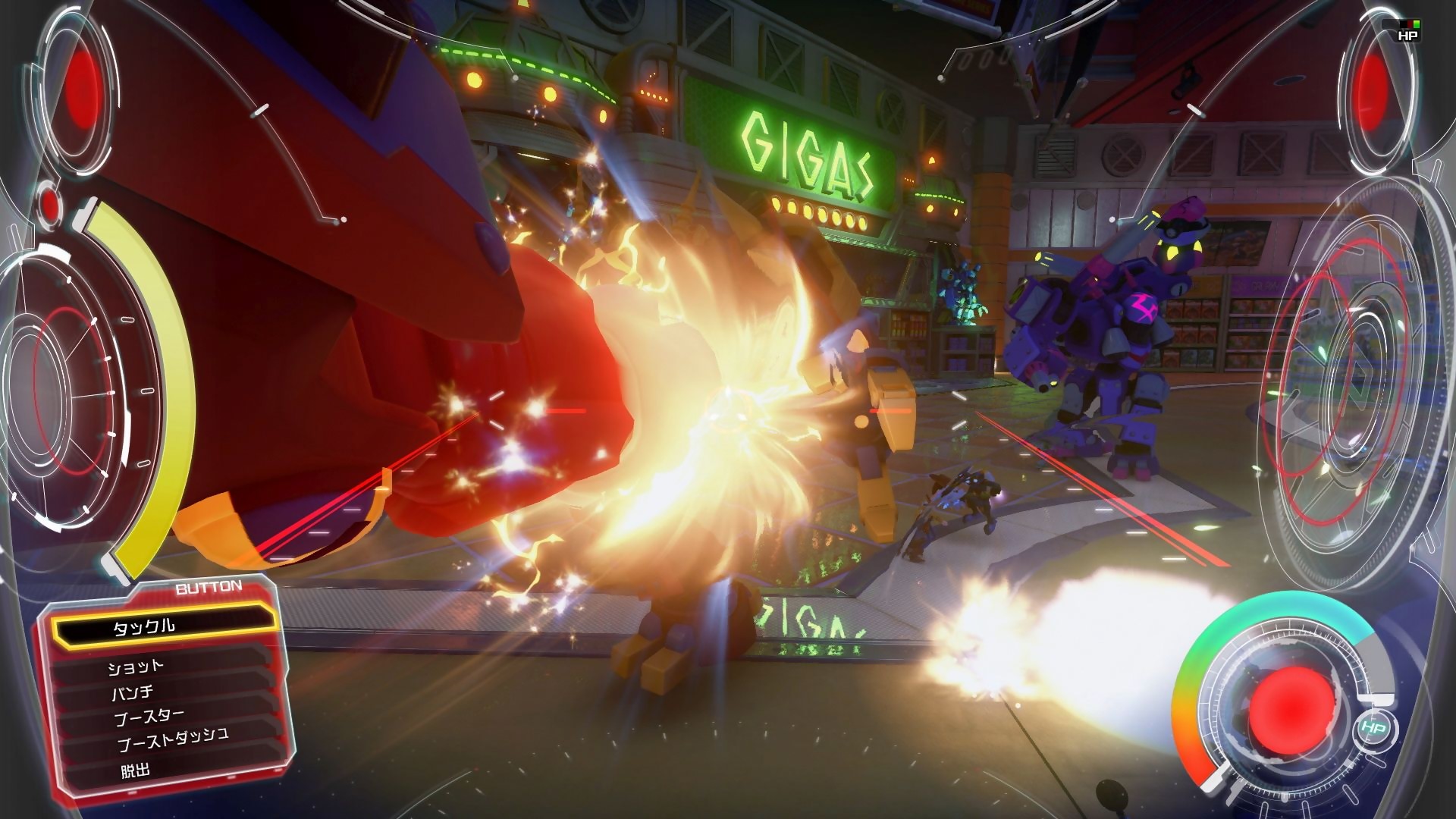Image resolution: width=1456 pixels, height=819 pixels.
Task: Click the HP badge on the bottom-right gauge
Action: point(1374,727)
